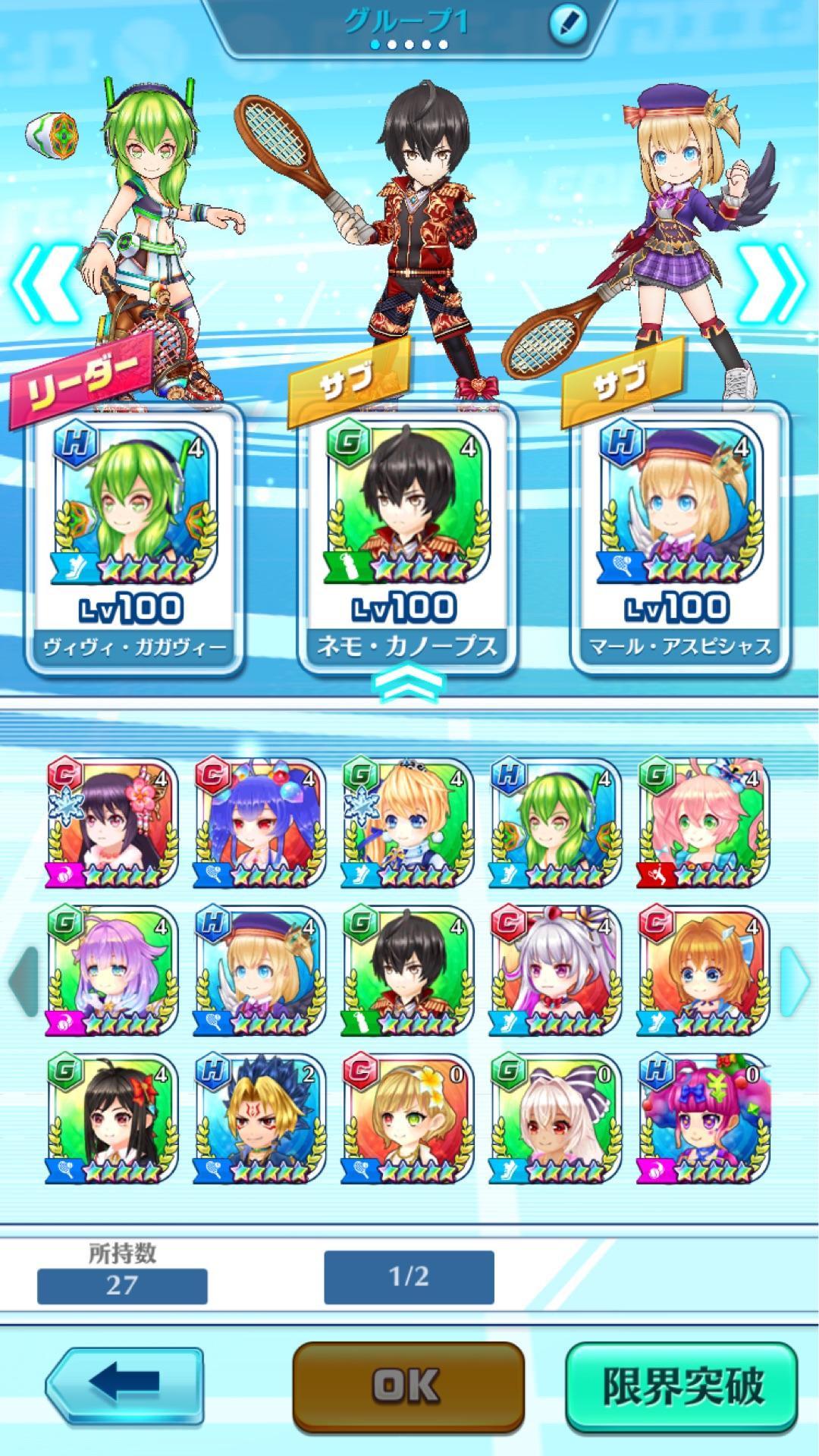The image size is (819, 1456).
Task: Select leader card ヴィヴィ・ガガヴィー
Action: pyautogui.click(x=134, y=538)
